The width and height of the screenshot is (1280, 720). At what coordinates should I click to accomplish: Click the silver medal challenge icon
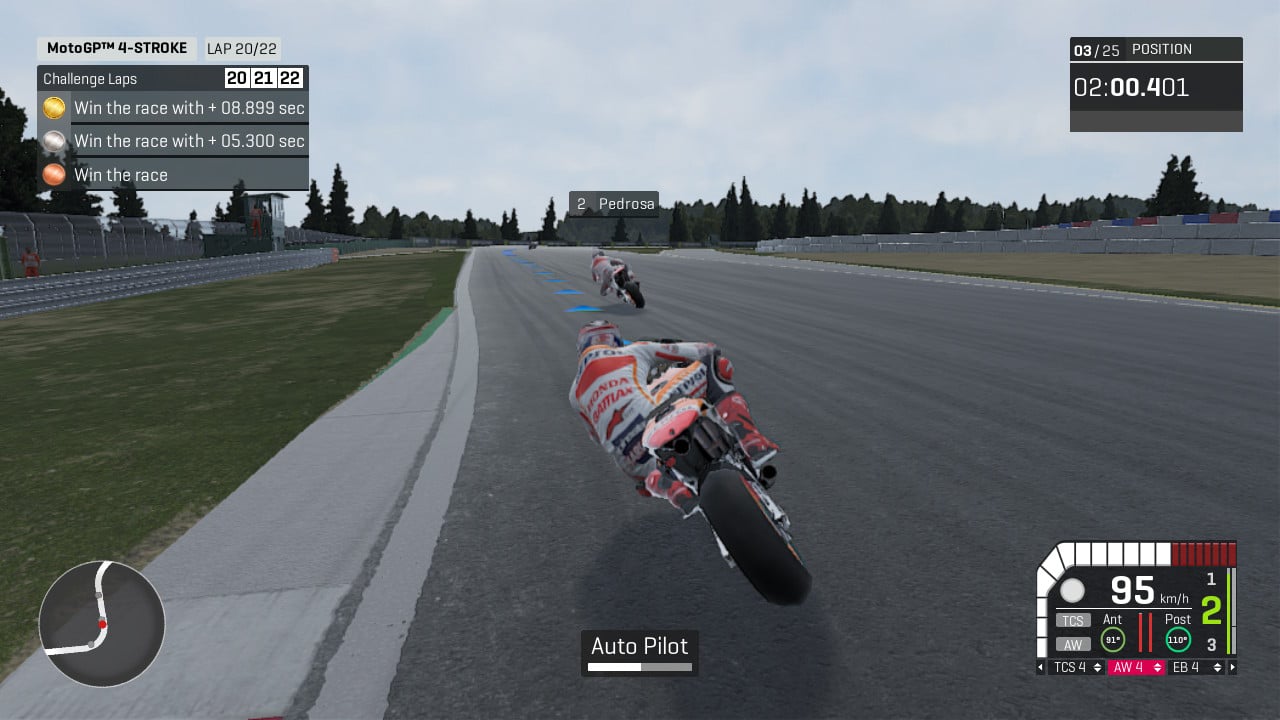click(54, 140)
